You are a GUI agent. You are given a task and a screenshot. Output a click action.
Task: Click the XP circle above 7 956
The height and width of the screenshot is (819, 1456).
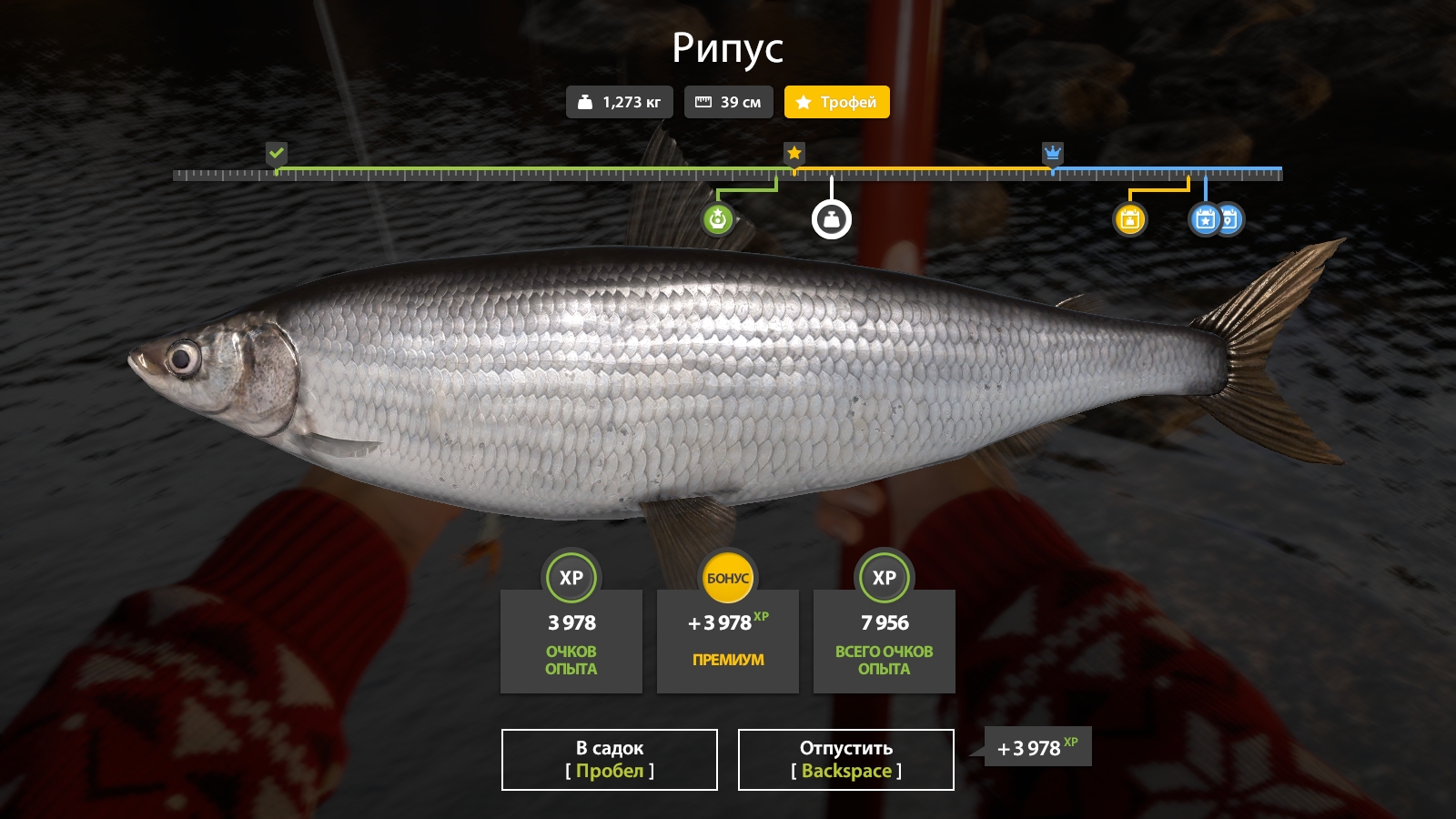pyautogui.click(x=884, y=577)
